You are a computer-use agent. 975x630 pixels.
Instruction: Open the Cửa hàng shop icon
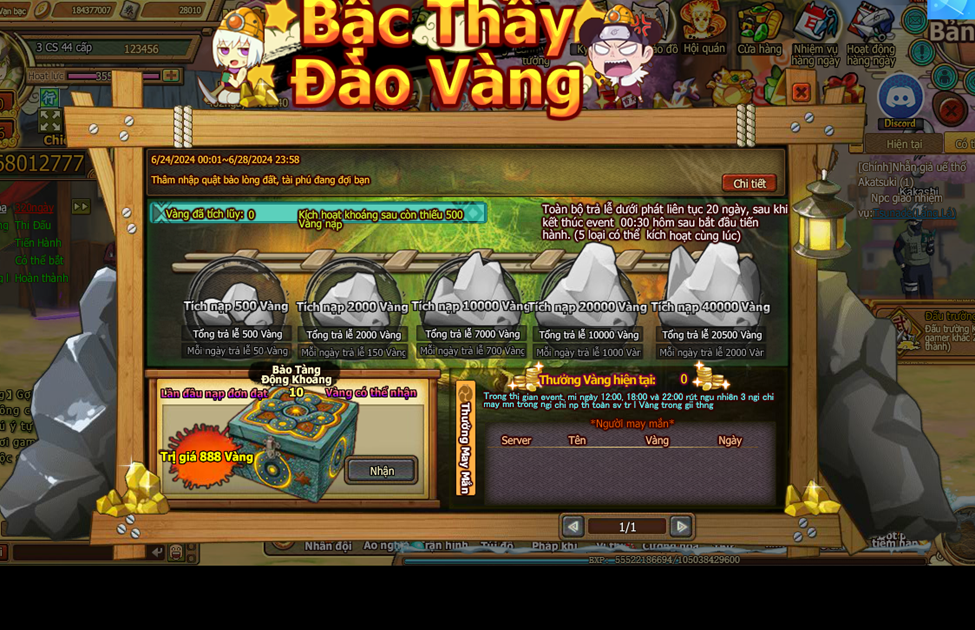pos(759,30)
